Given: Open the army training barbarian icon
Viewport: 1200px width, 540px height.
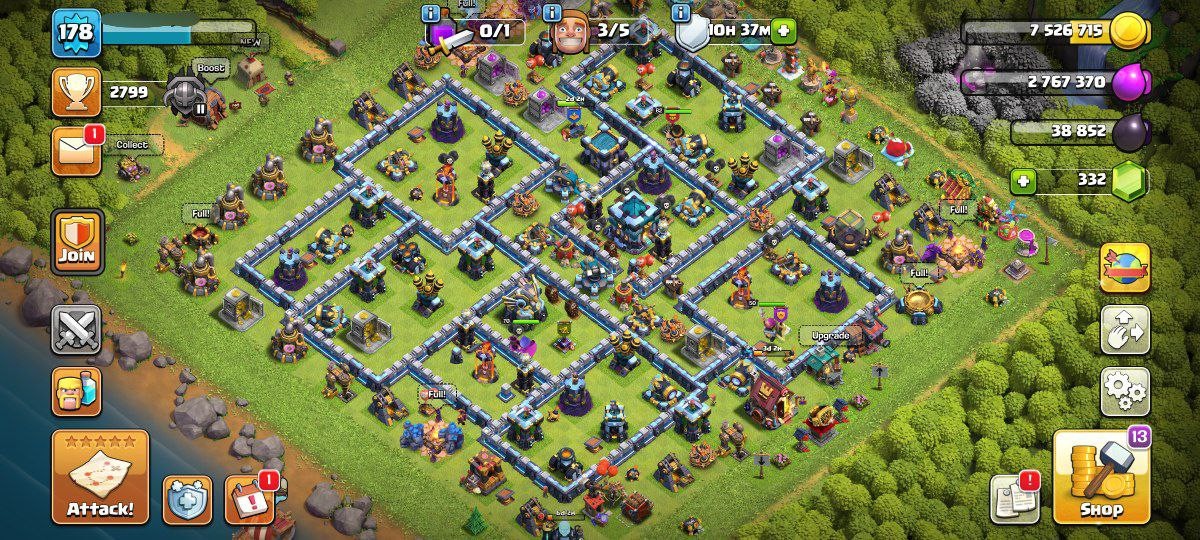Looking at the screenshot, I should coord(76,389).
